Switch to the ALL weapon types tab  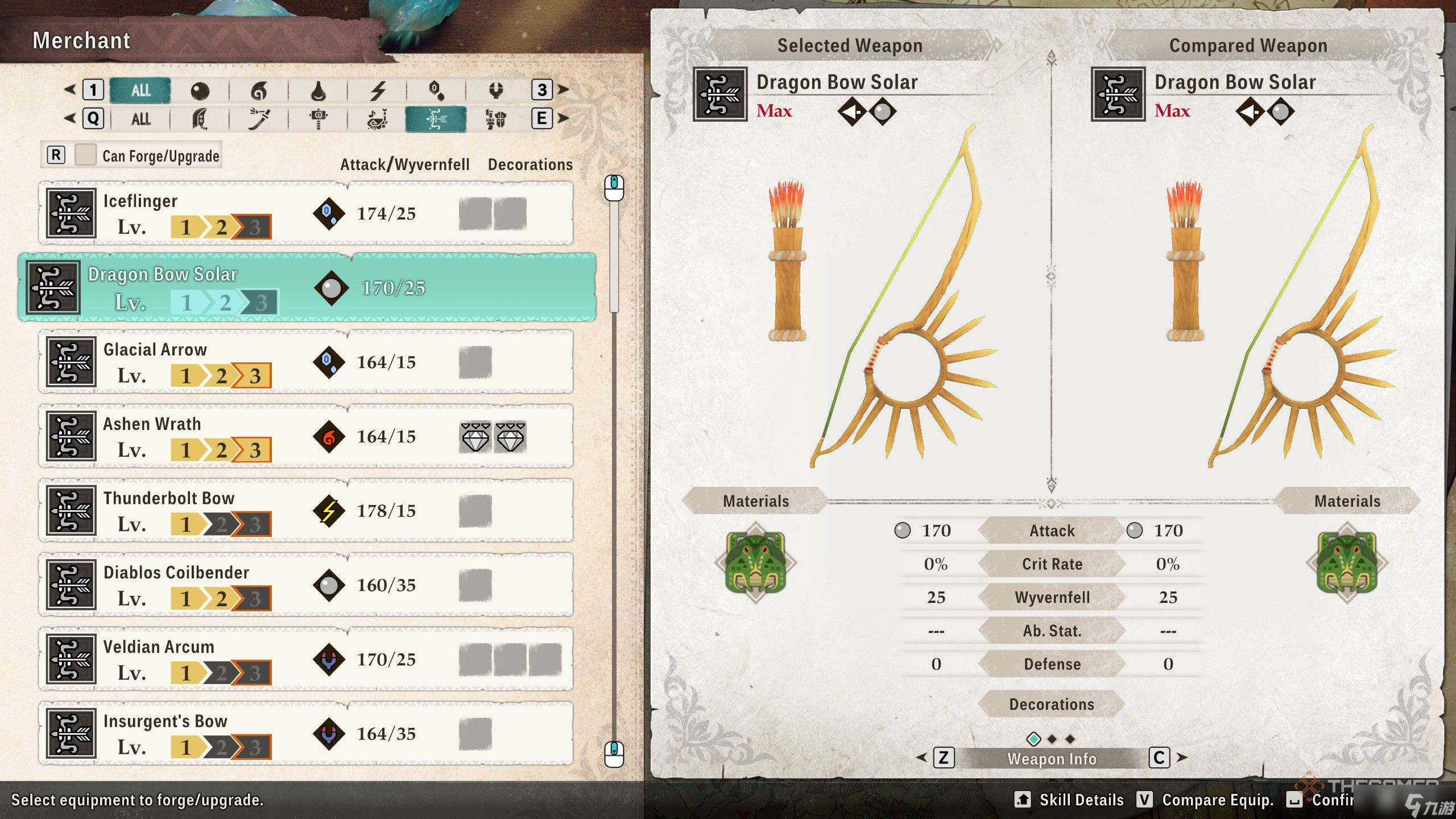140,119
